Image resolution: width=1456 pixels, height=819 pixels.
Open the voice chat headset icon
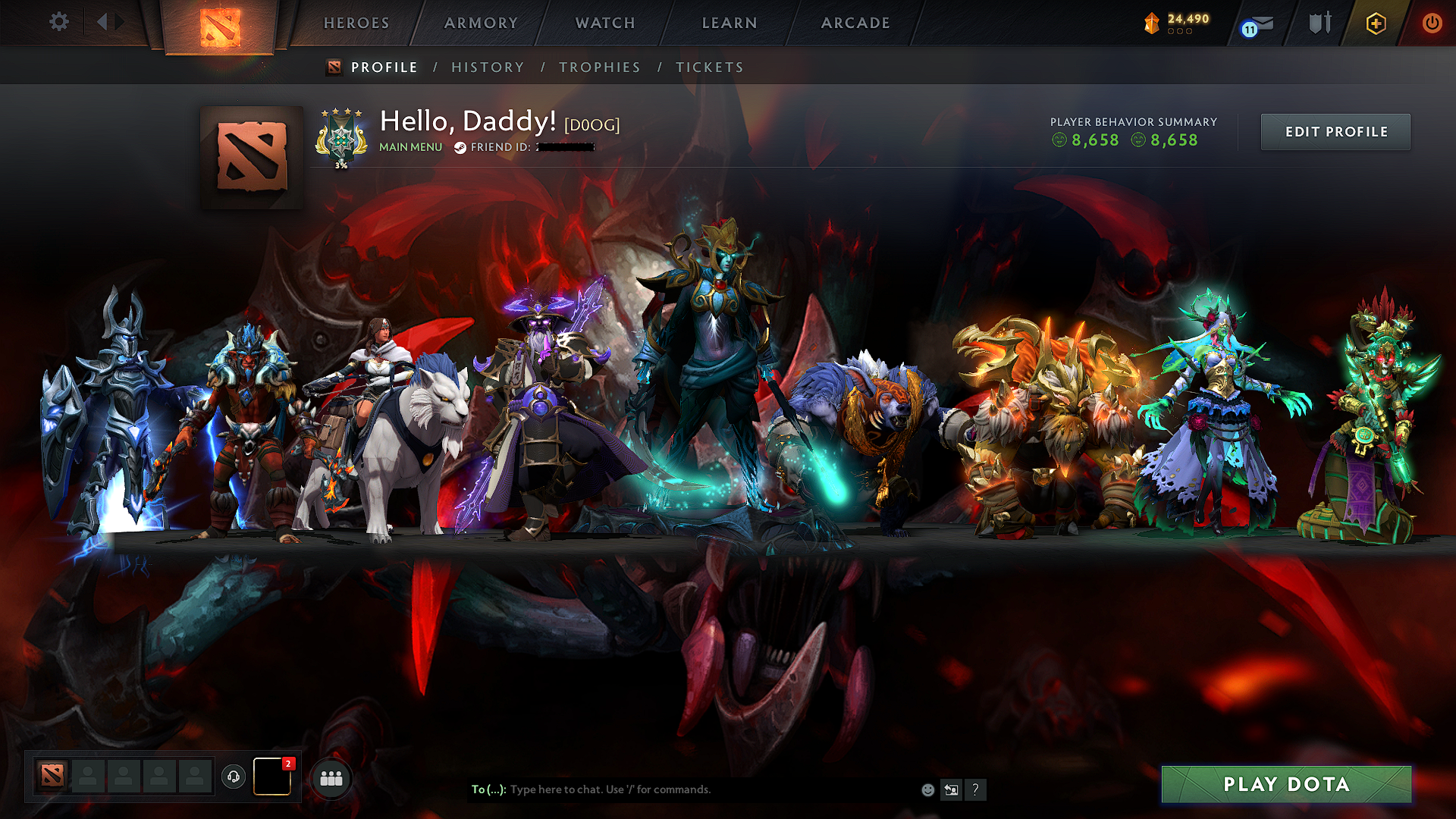234,777
